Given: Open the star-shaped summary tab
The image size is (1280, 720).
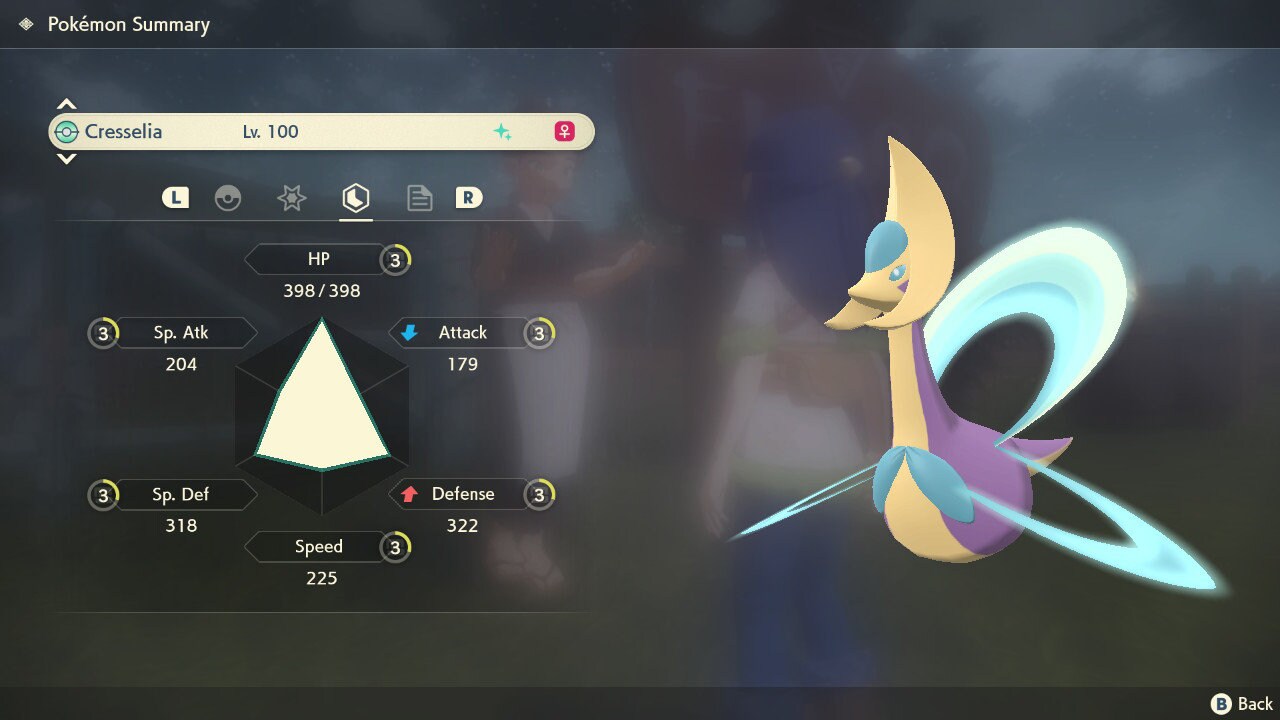Looking at the screenshot, I should [291, 198].
